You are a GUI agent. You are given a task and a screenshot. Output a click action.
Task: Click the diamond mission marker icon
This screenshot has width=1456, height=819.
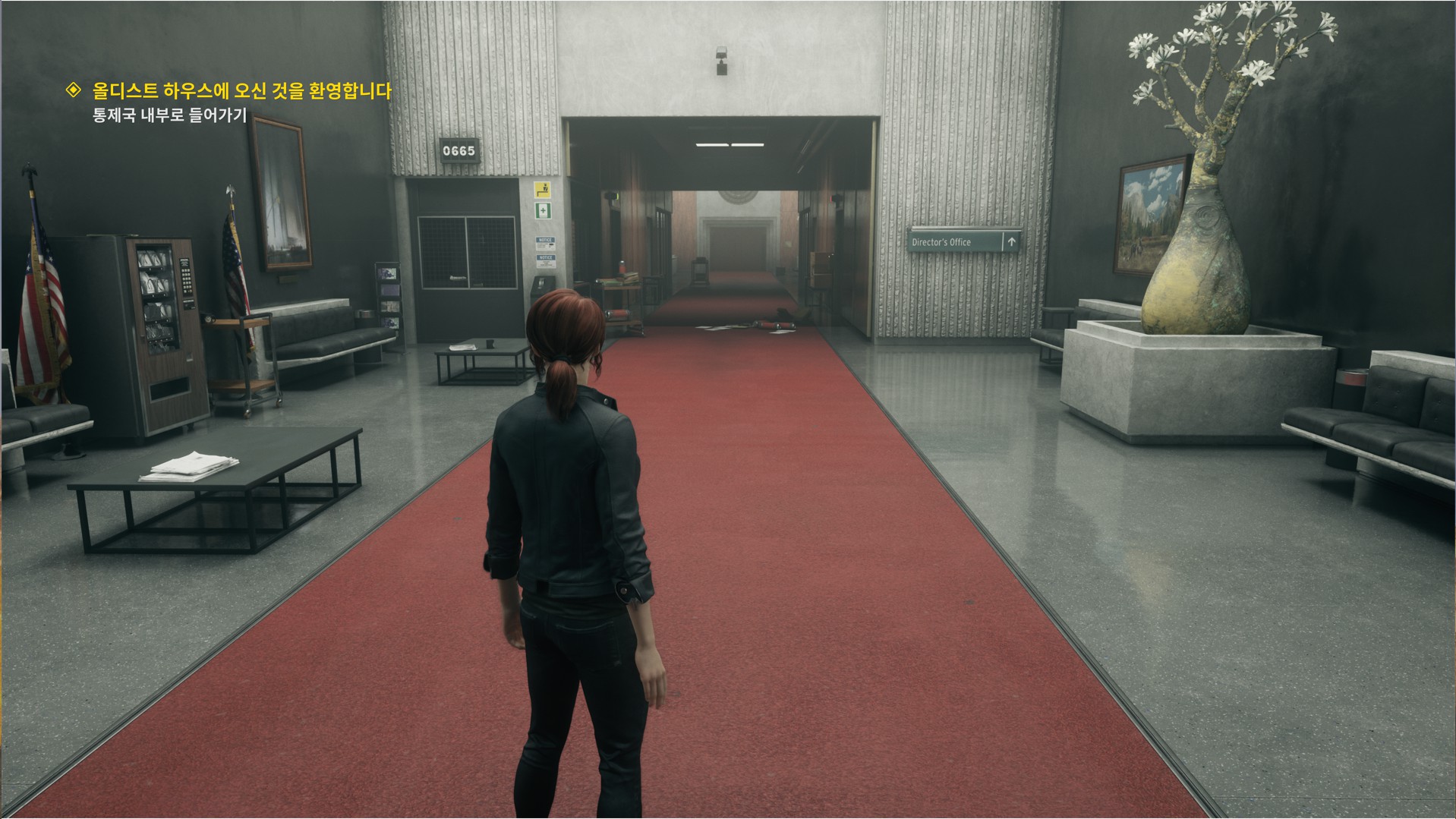74,91
